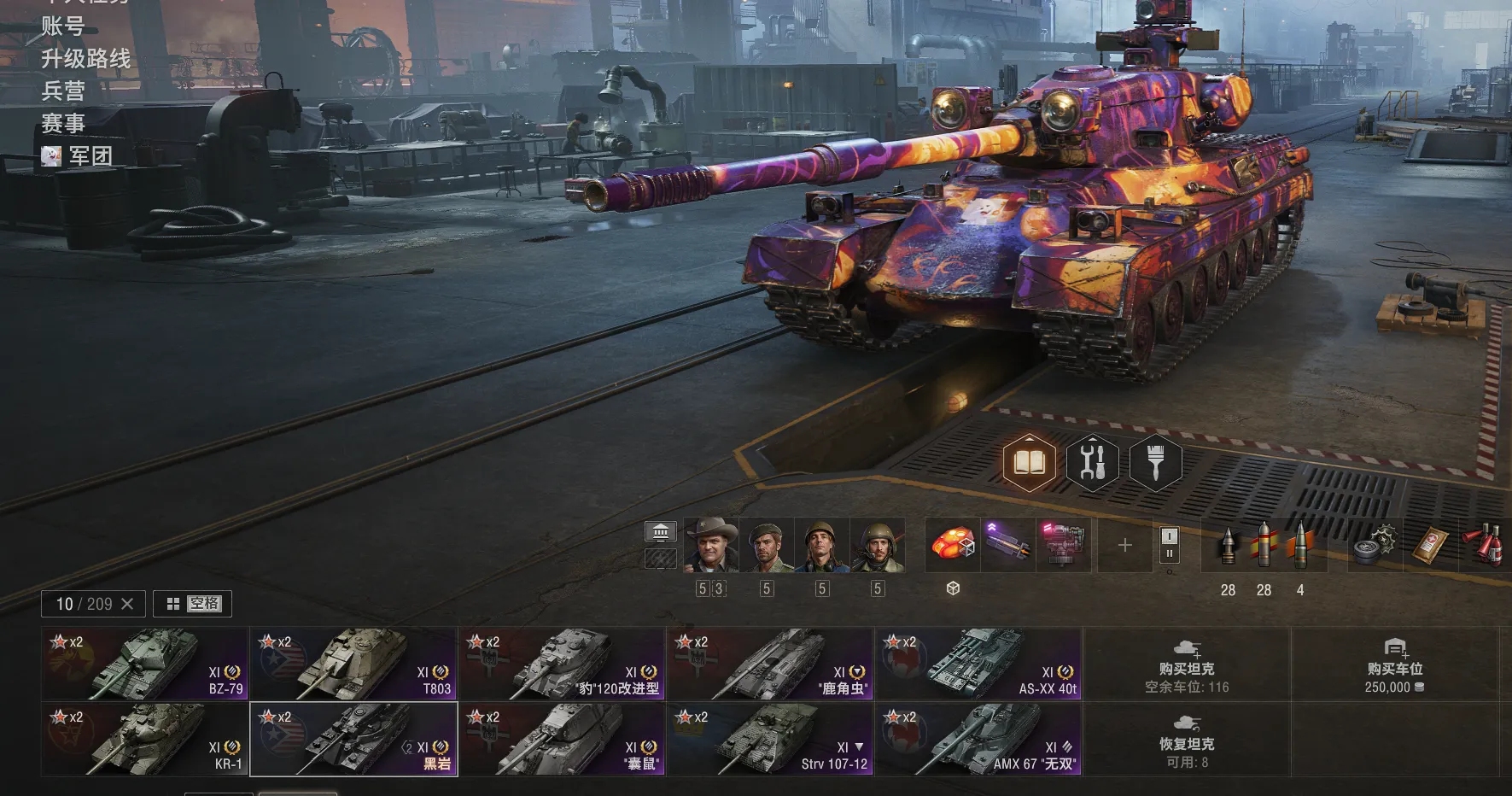Click the cowboy-hat commander portrait
Viewport: 1512px width, 796px height.
(711, 545)
